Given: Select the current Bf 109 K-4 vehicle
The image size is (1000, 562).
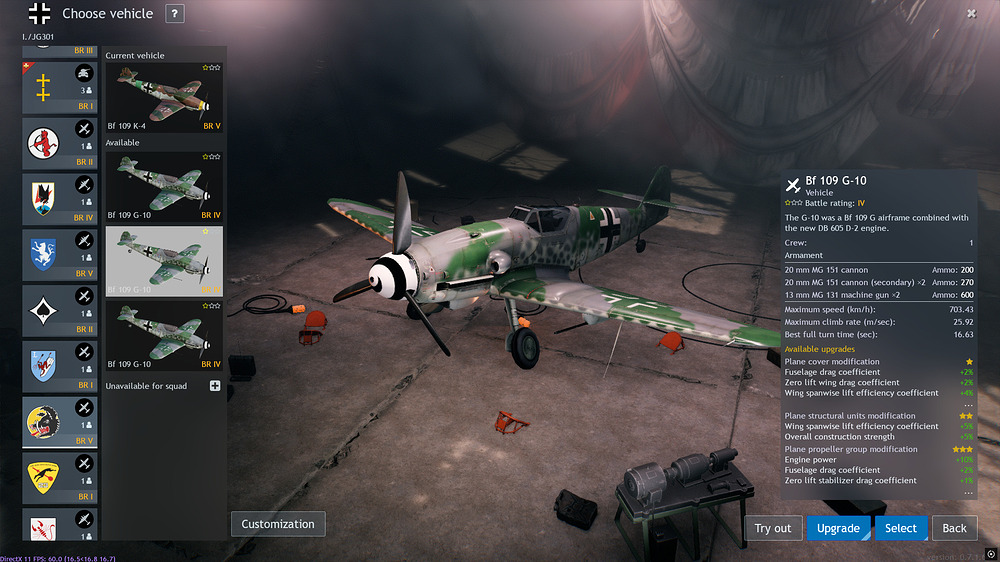Looking at the screenshot, I should (164, 98).
